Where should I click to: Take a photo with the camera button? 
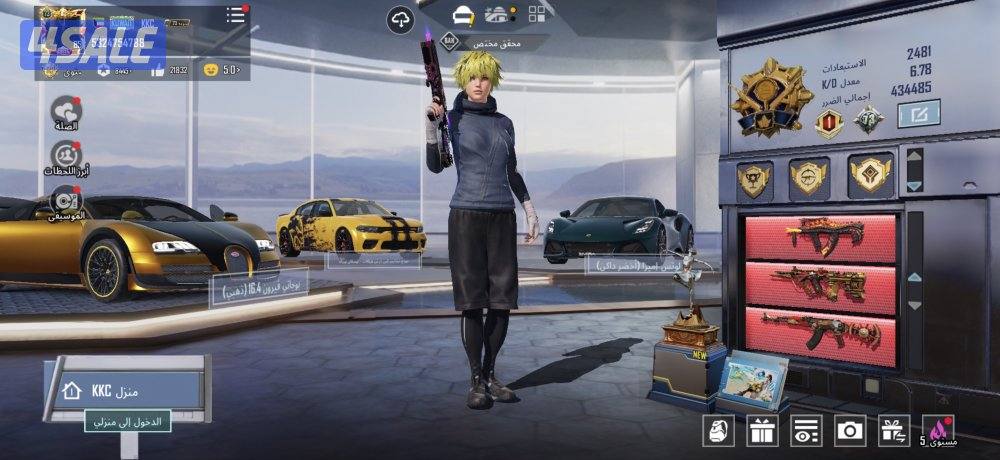coord(850,431)
